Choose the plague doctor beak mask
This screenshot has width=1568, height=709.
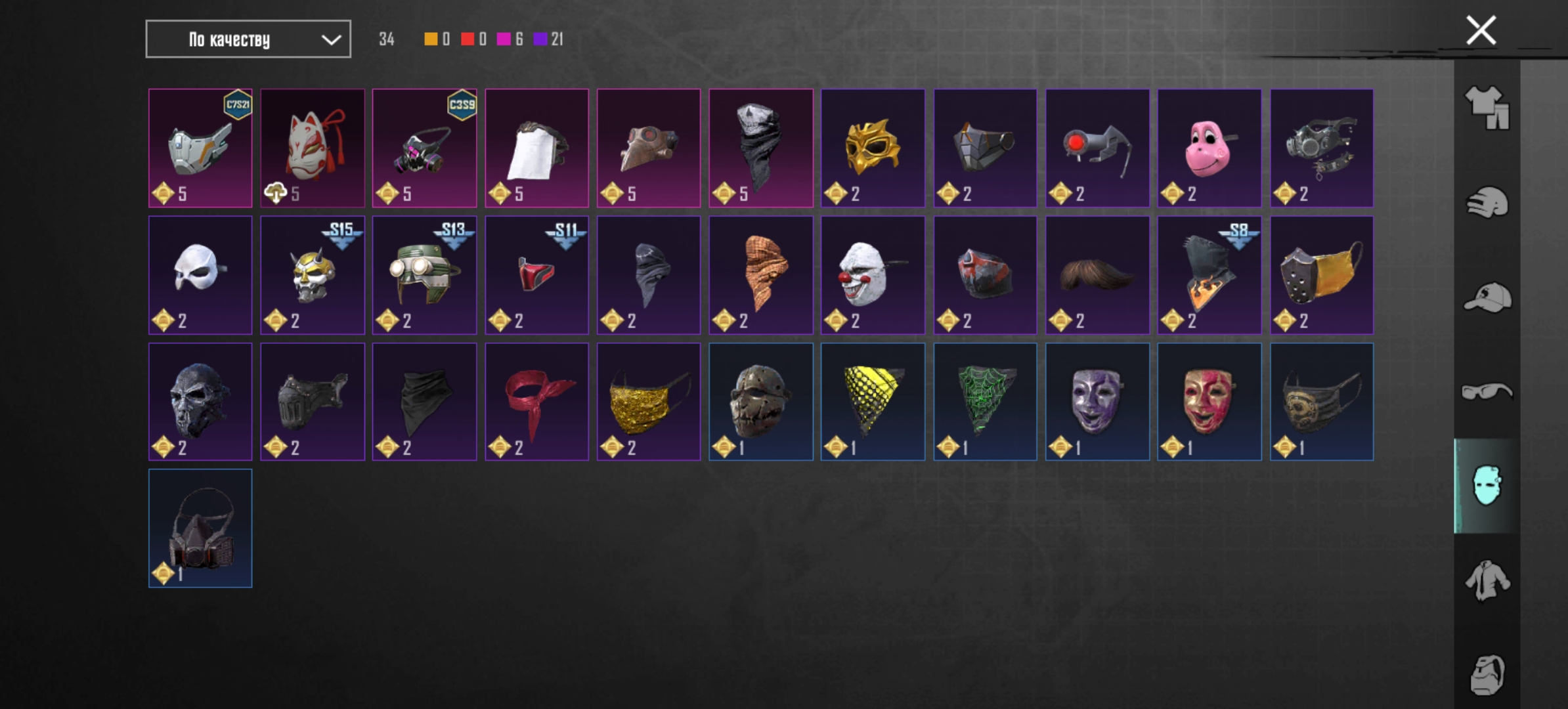tap(649, 148)
